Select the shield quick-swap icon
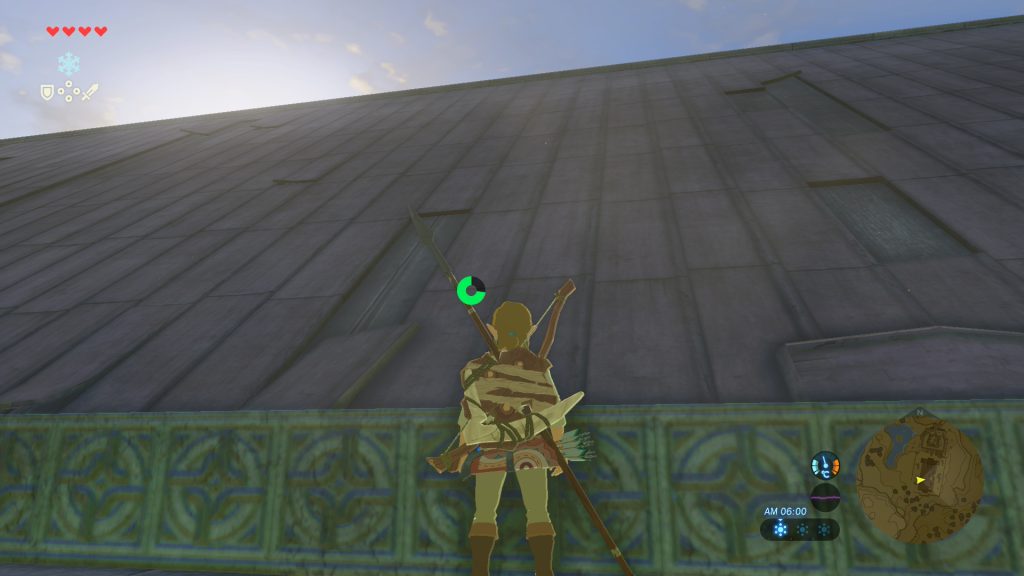The height and width of the screenshot is (576, 1024). pyautogui.click(x=46, y=92)
